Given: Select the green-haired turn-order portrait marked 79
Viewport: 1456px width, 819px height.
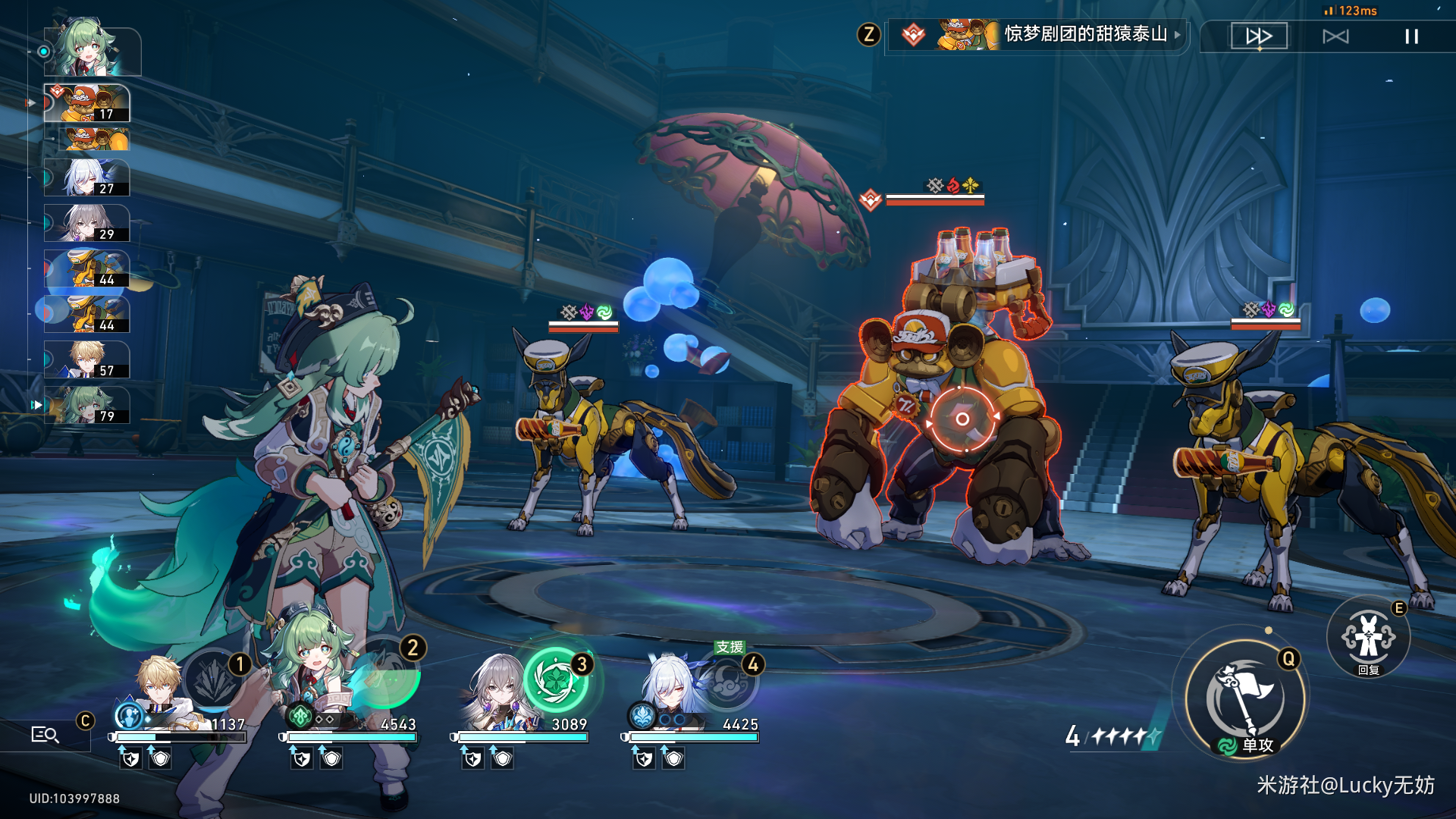Looking at the screenshot, I should 87,406.
